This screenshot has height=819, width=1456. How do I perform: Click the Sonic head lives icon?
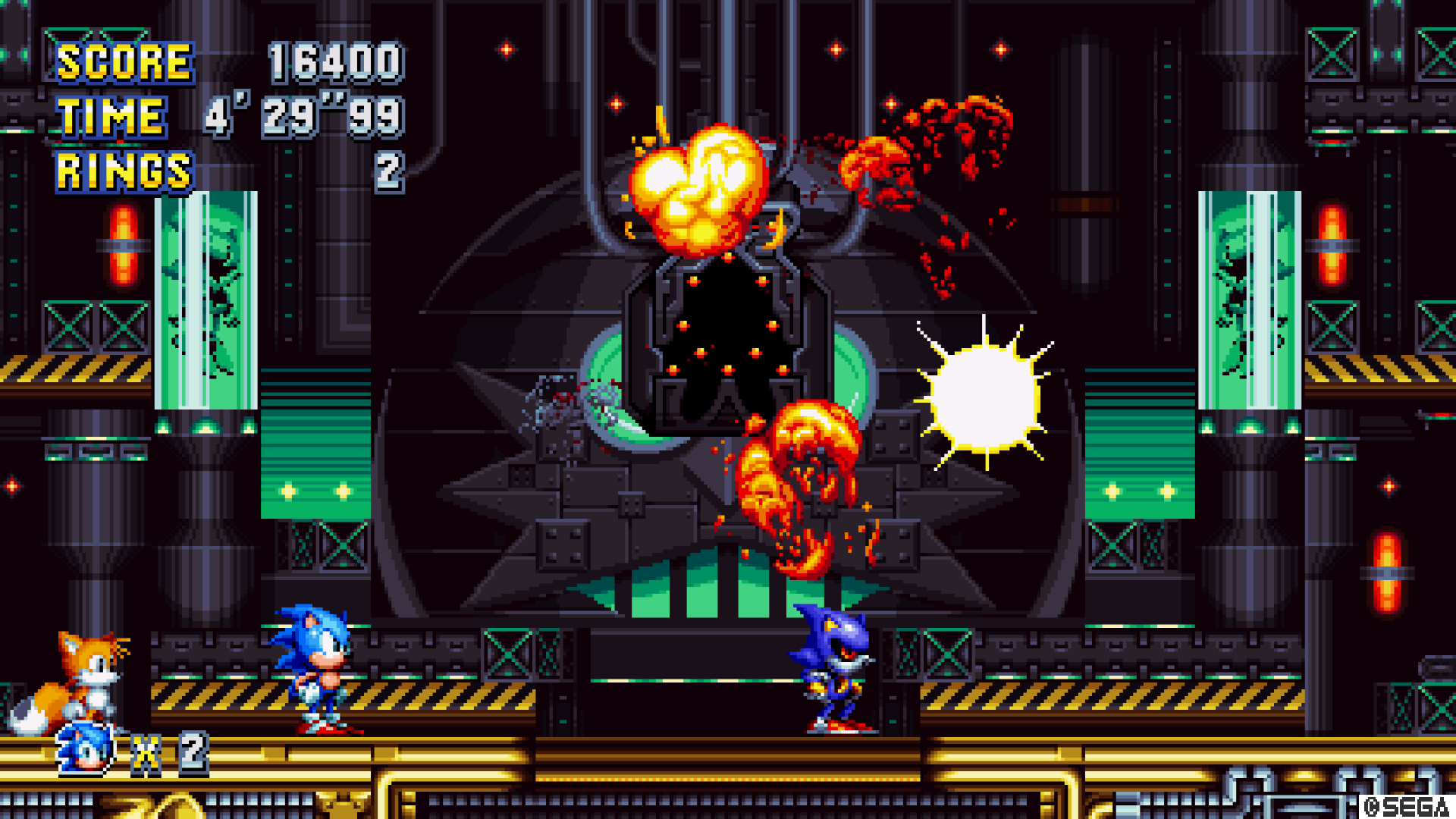click(86, 749)
